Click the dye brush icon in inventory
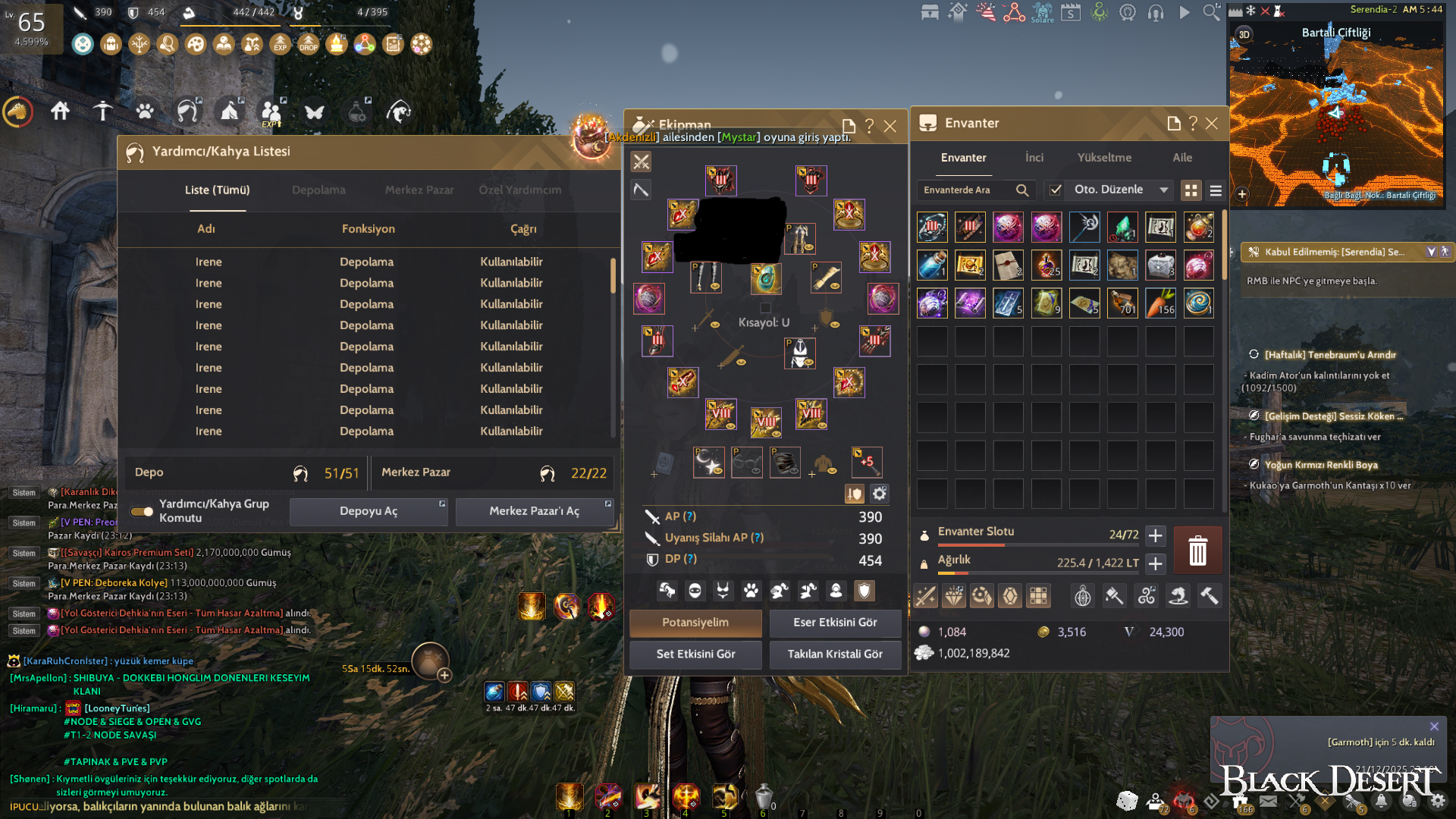Viewport: 1456px width, 819px height. pos(1116,595)
